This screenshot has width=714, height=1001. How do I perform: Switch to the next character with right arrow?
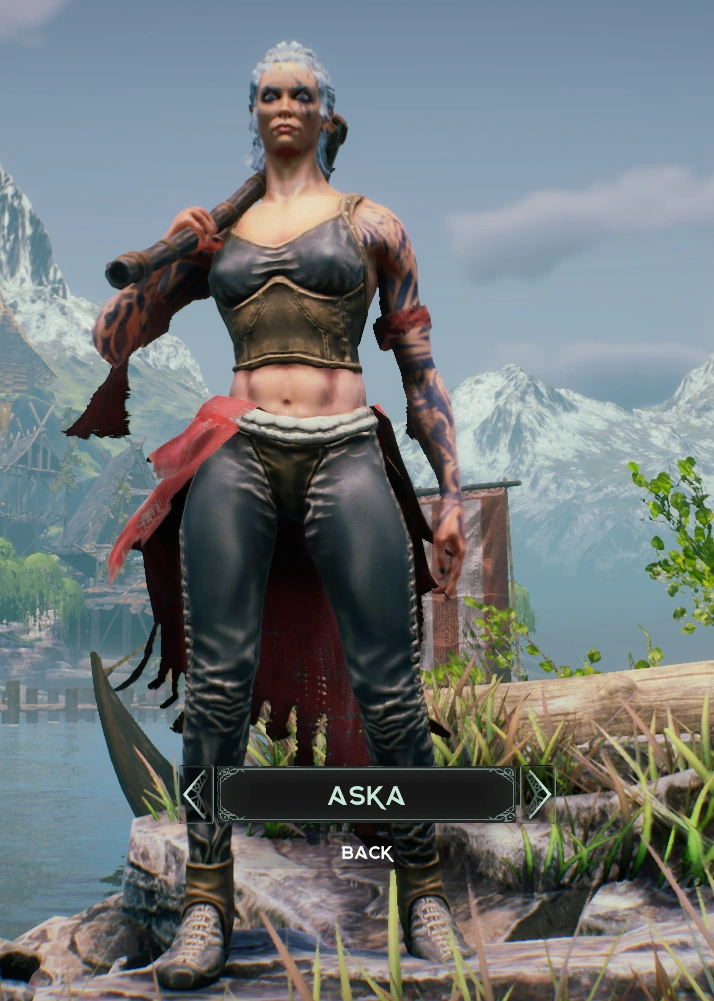pos(538,794)
